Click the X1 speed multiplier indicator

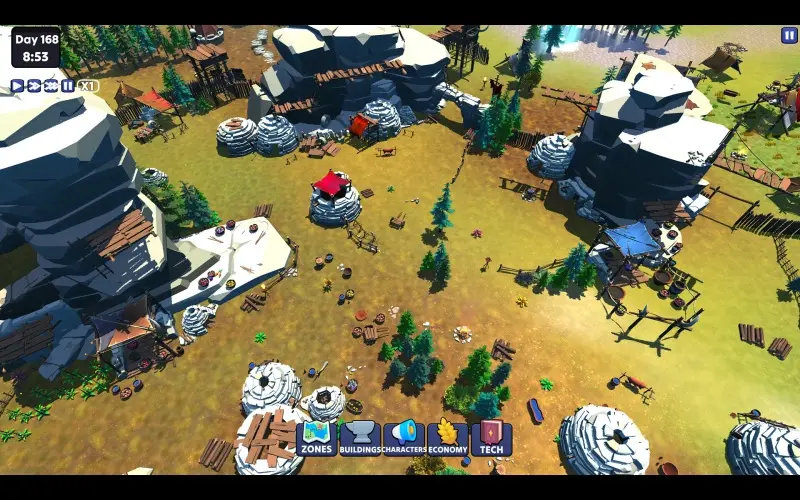[x=88, y=86]
